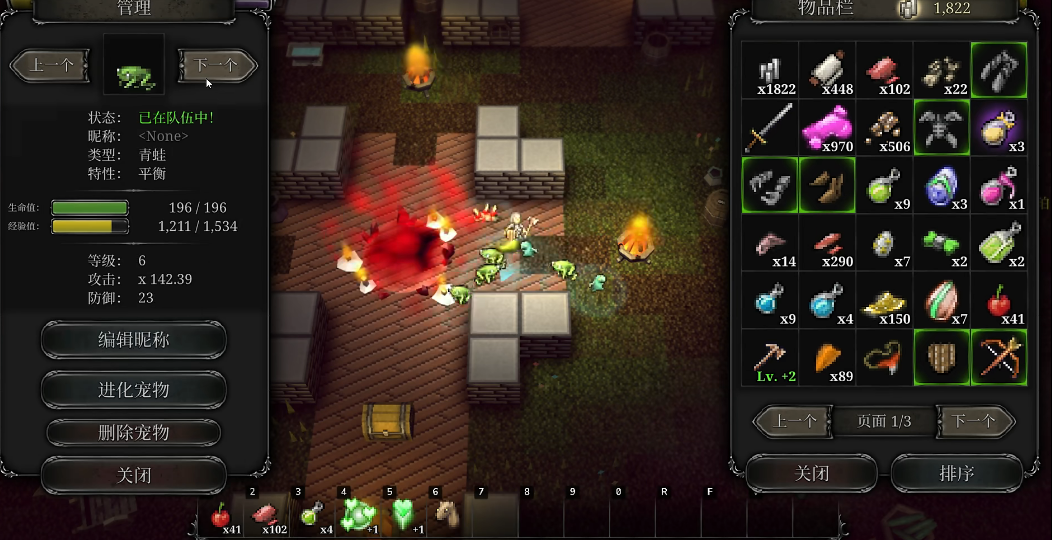Select the silver bars stack x1822
Viewport: 1052px width, 540px height.
(x=770, y=70)
